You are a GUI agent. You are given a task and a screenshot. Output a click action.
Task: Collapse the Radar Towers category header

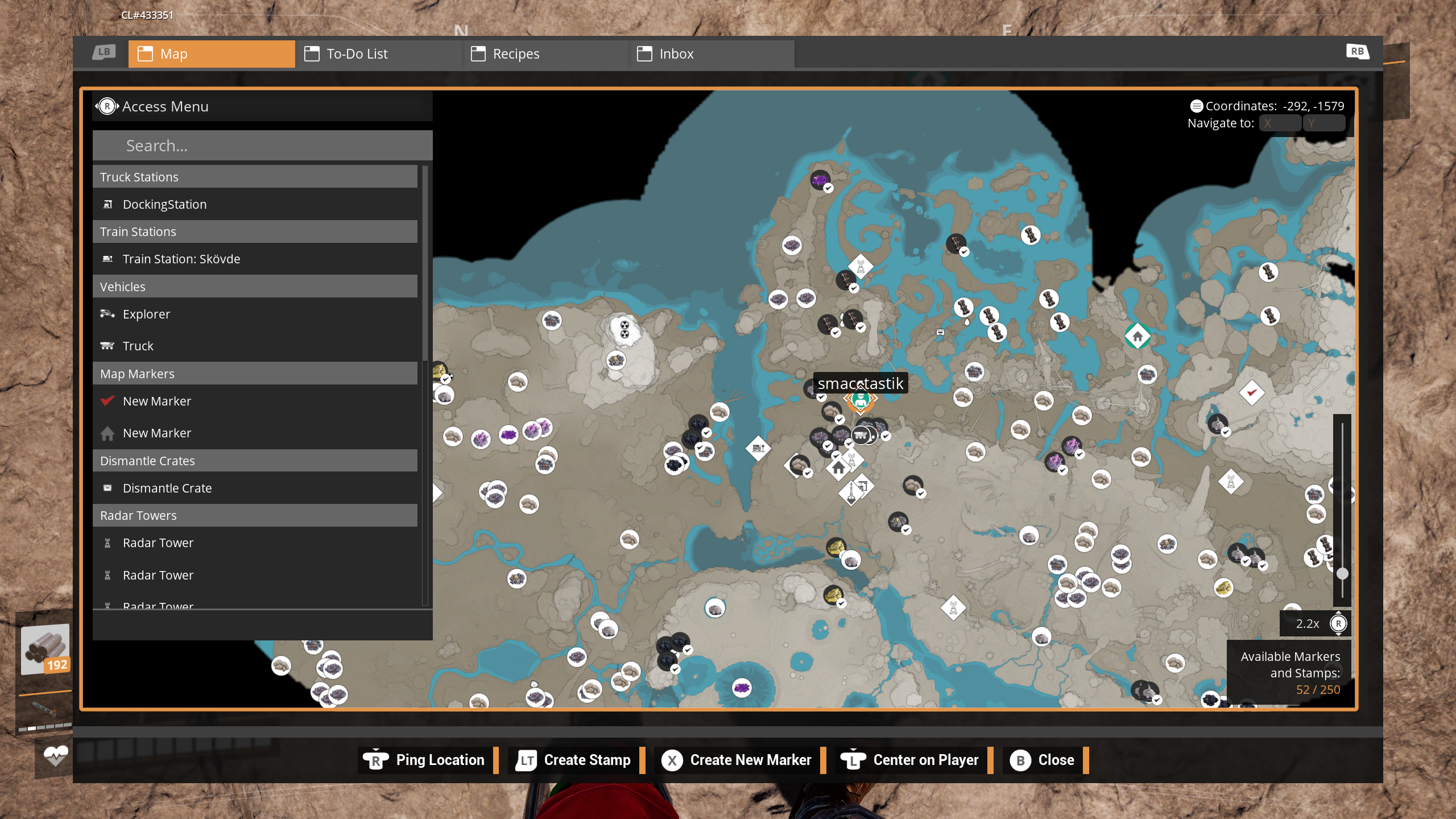(255, 515)
